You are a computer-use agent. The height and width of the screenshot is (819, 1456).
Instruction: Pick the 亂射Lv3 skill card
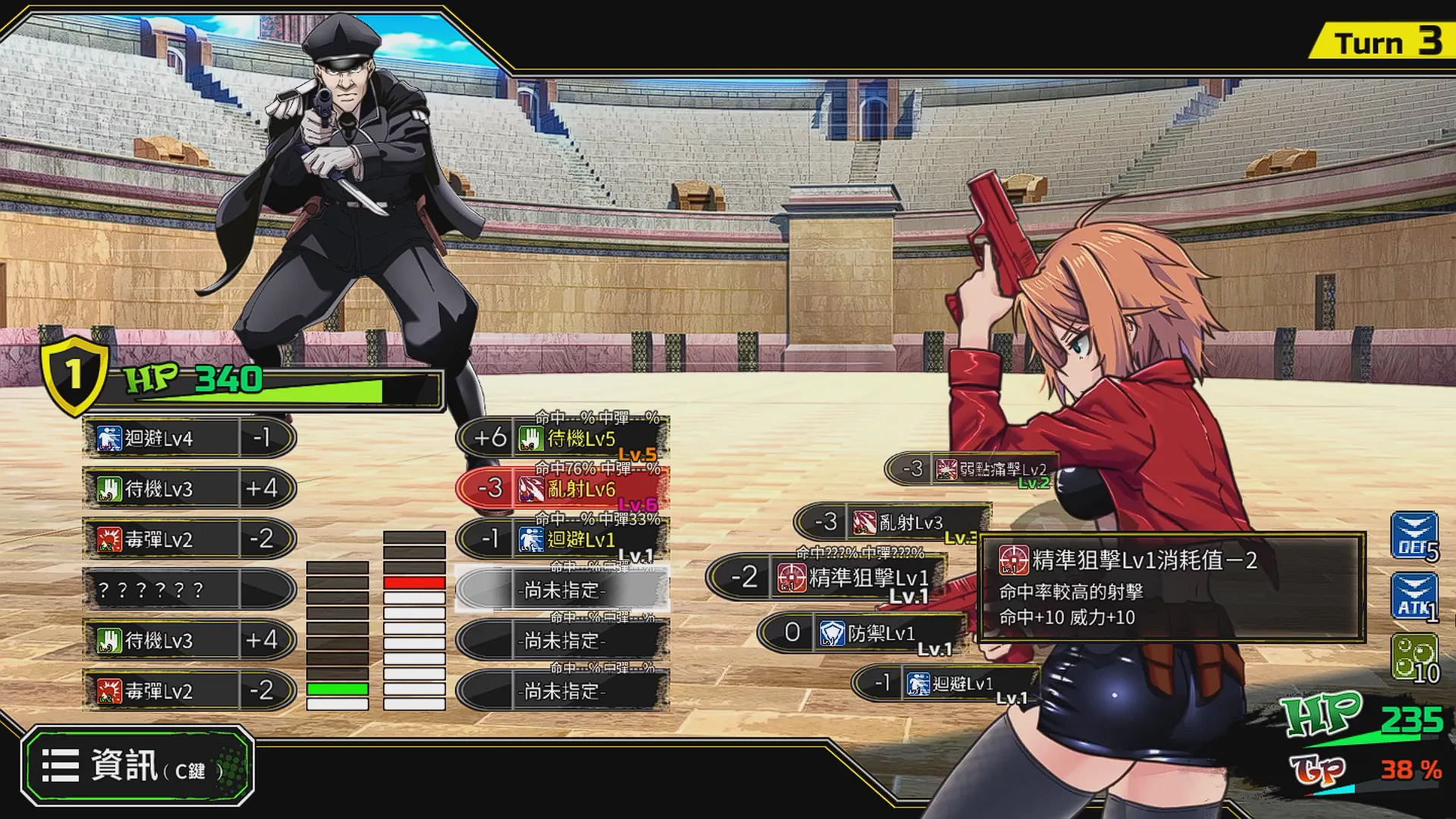pyautogui.click(x=892, y=522)
